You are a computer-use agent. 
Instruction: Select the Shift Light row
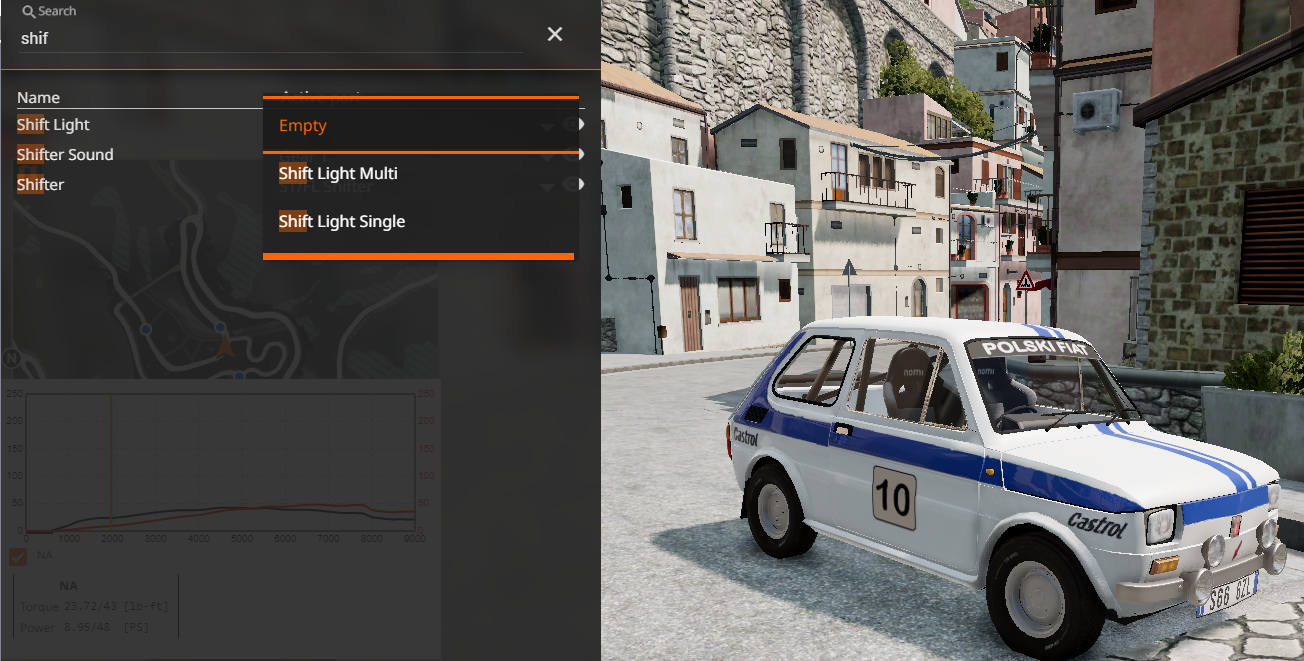54,125
